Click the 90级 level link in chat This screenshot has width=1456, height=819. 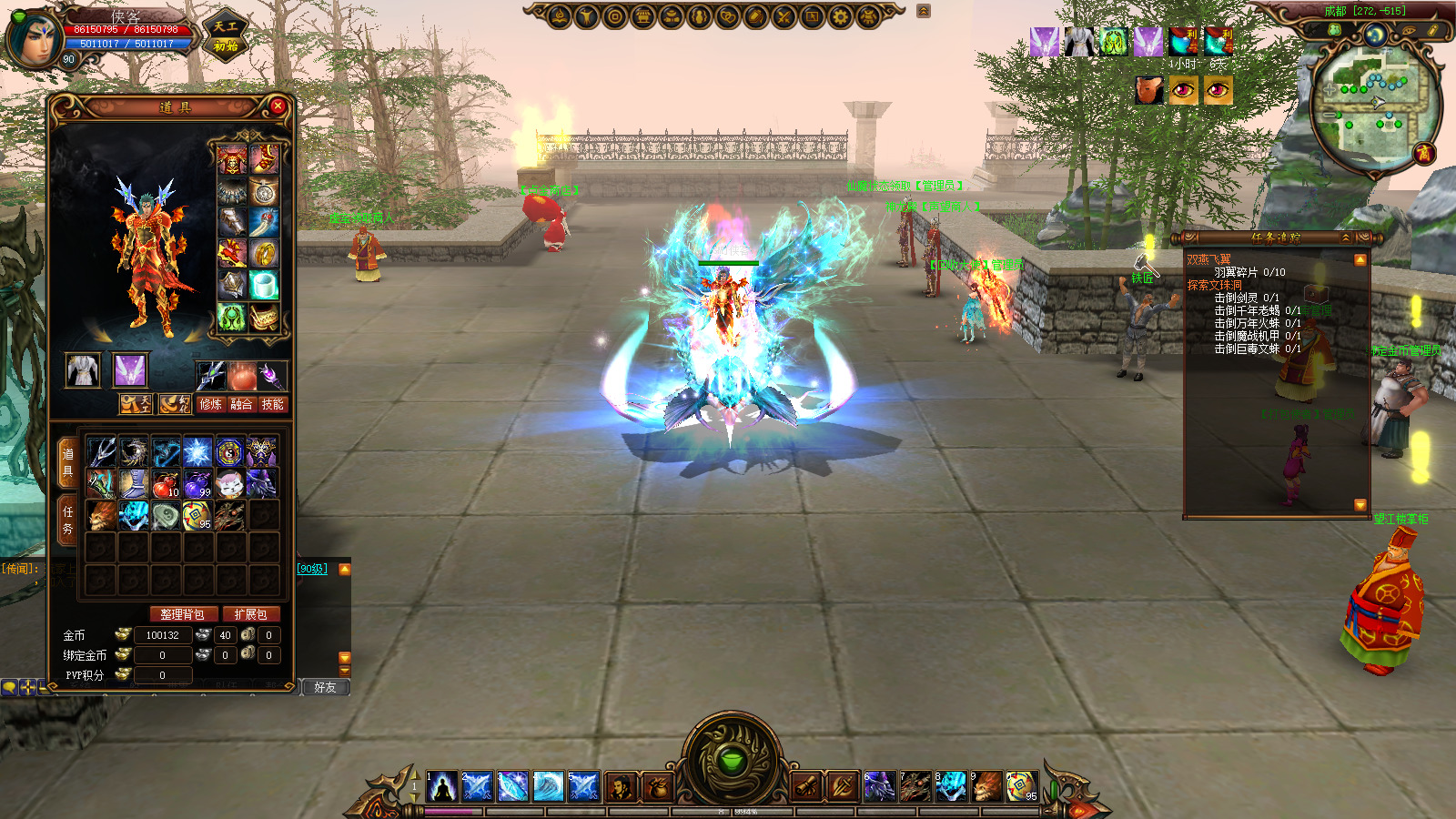coord(312,569)
